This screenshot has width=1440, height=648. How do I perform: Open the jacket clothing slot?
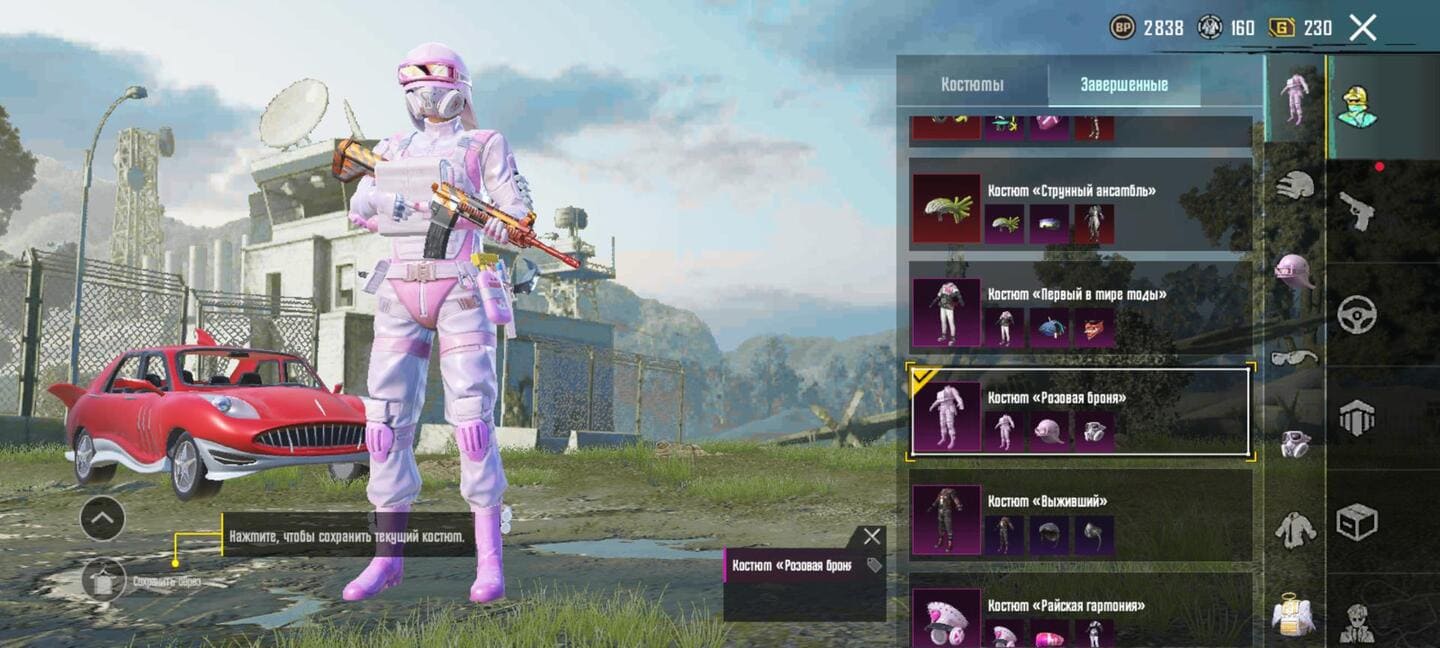(1295, 529)
